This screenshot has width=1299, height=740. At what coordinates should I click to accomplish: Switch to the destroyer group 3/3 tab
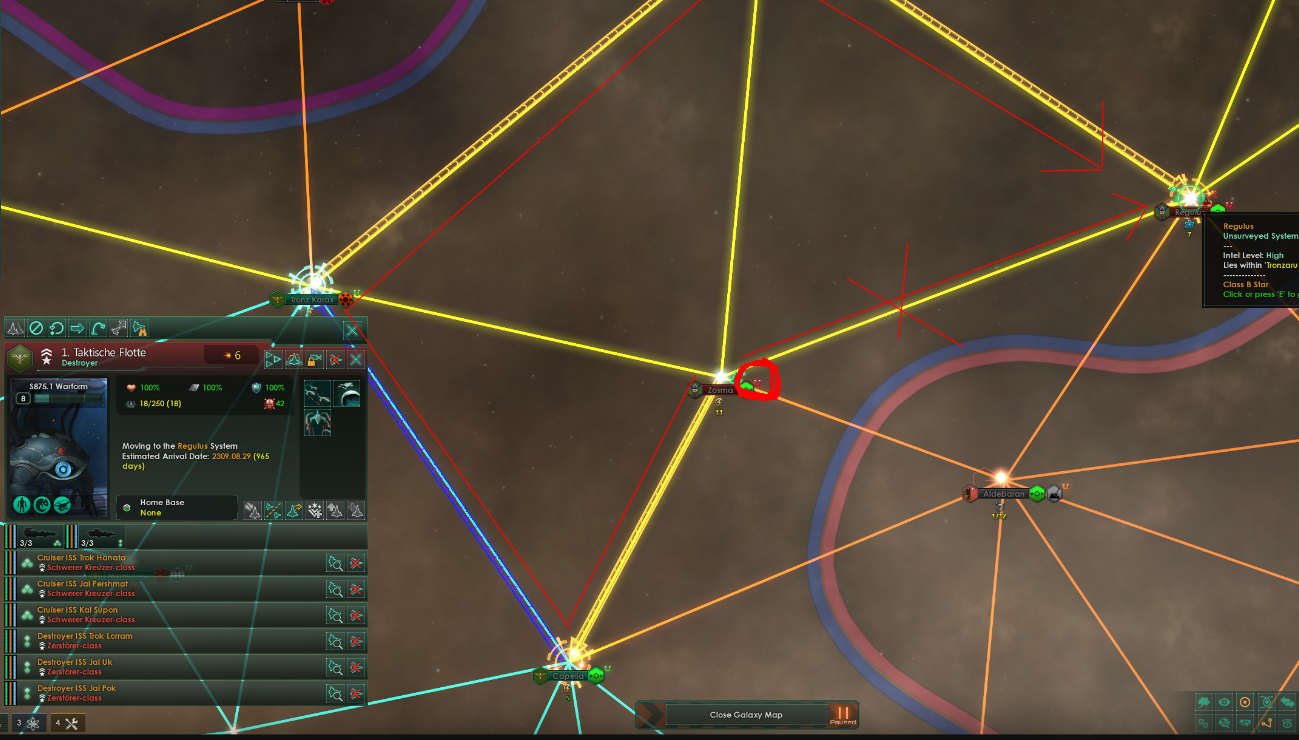point(97,537)
